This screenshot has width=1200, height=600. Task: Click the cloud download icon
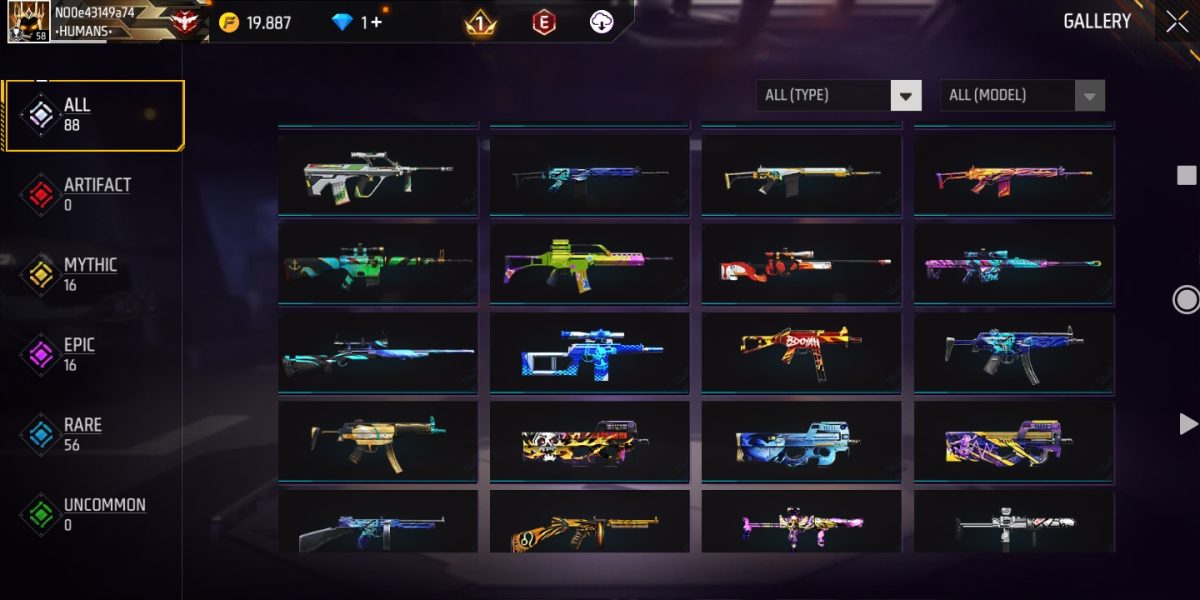coord(601,22)
